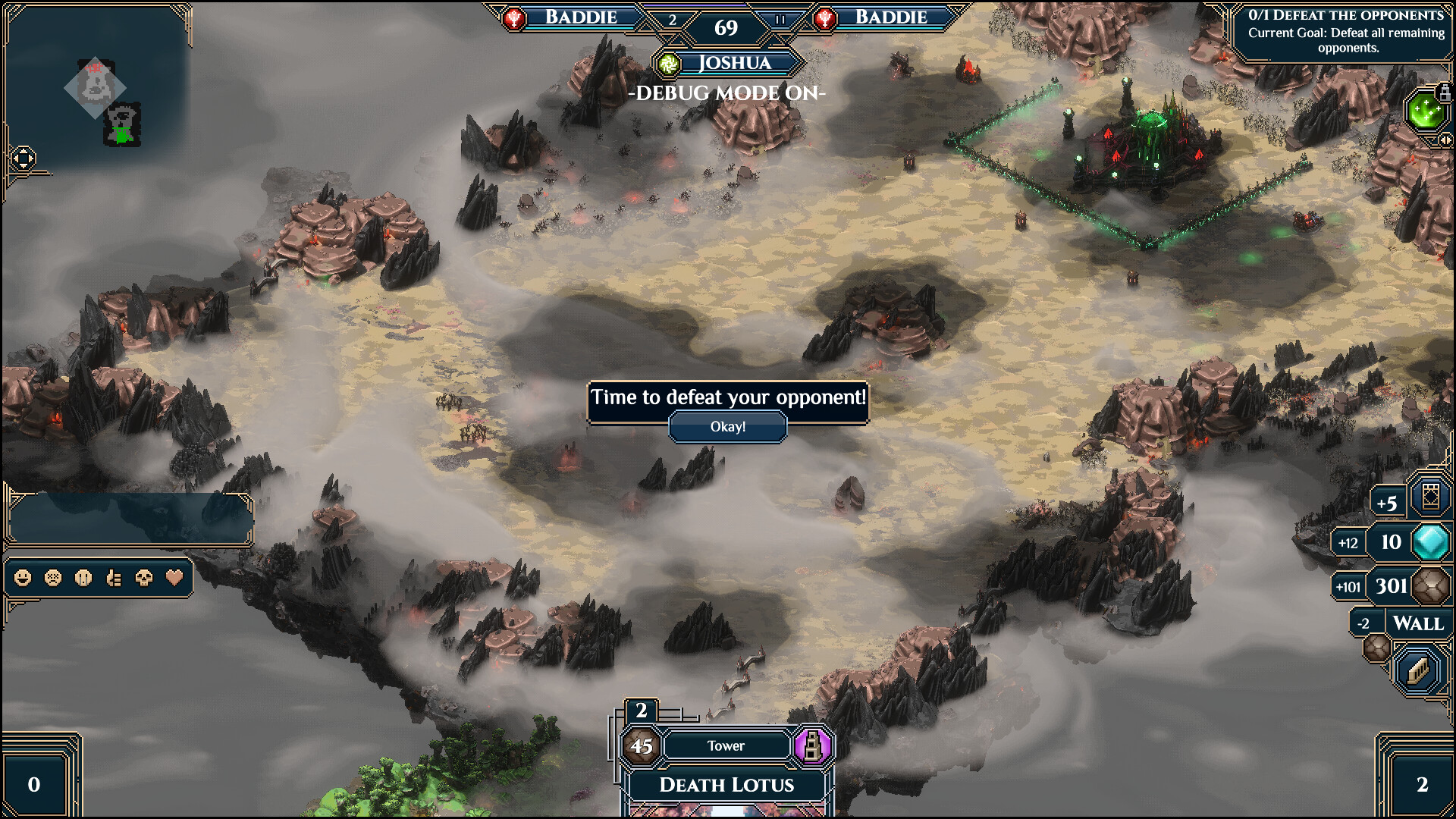
Task: Send the skull emote
Action: (144, 579)
